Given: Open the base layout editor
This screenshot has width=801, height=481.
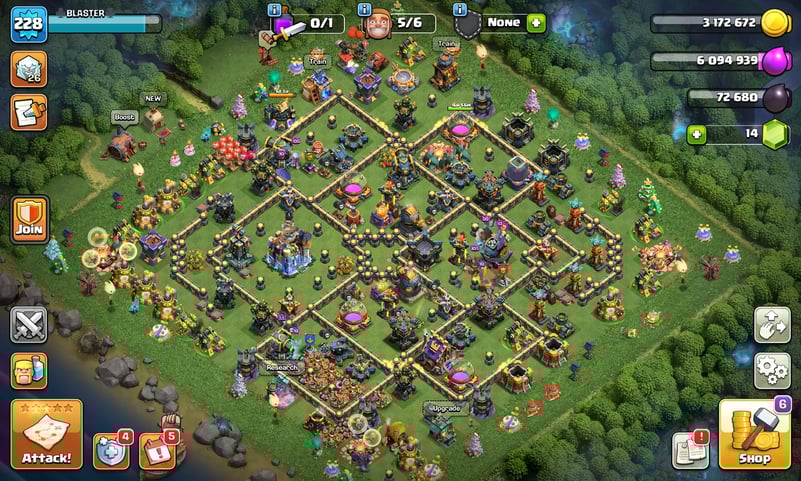Looking at the screenshot, I should click(x=772, y=324).
